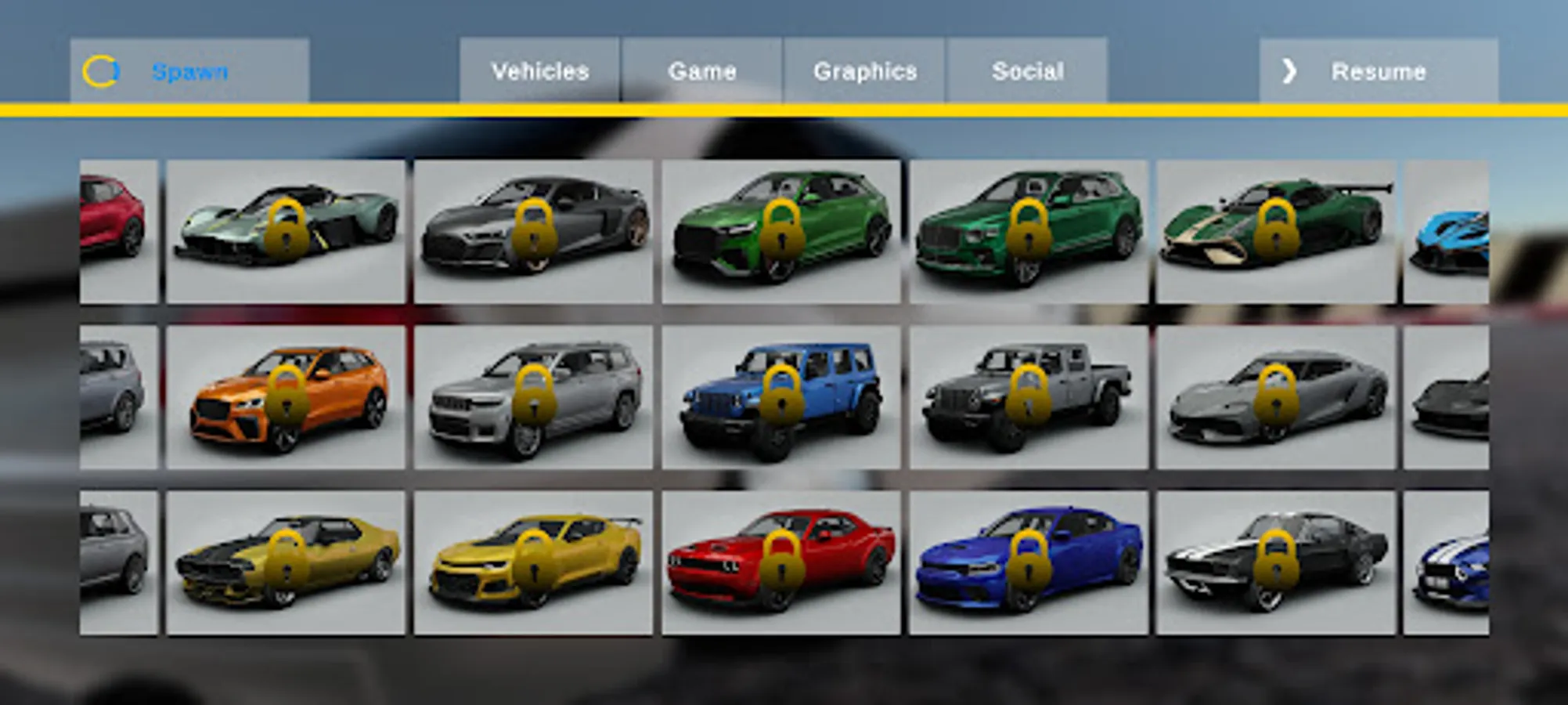Select the locked black classic Mustang
The height and width of the screenshot is (705, 1568).
(1275, 562)
